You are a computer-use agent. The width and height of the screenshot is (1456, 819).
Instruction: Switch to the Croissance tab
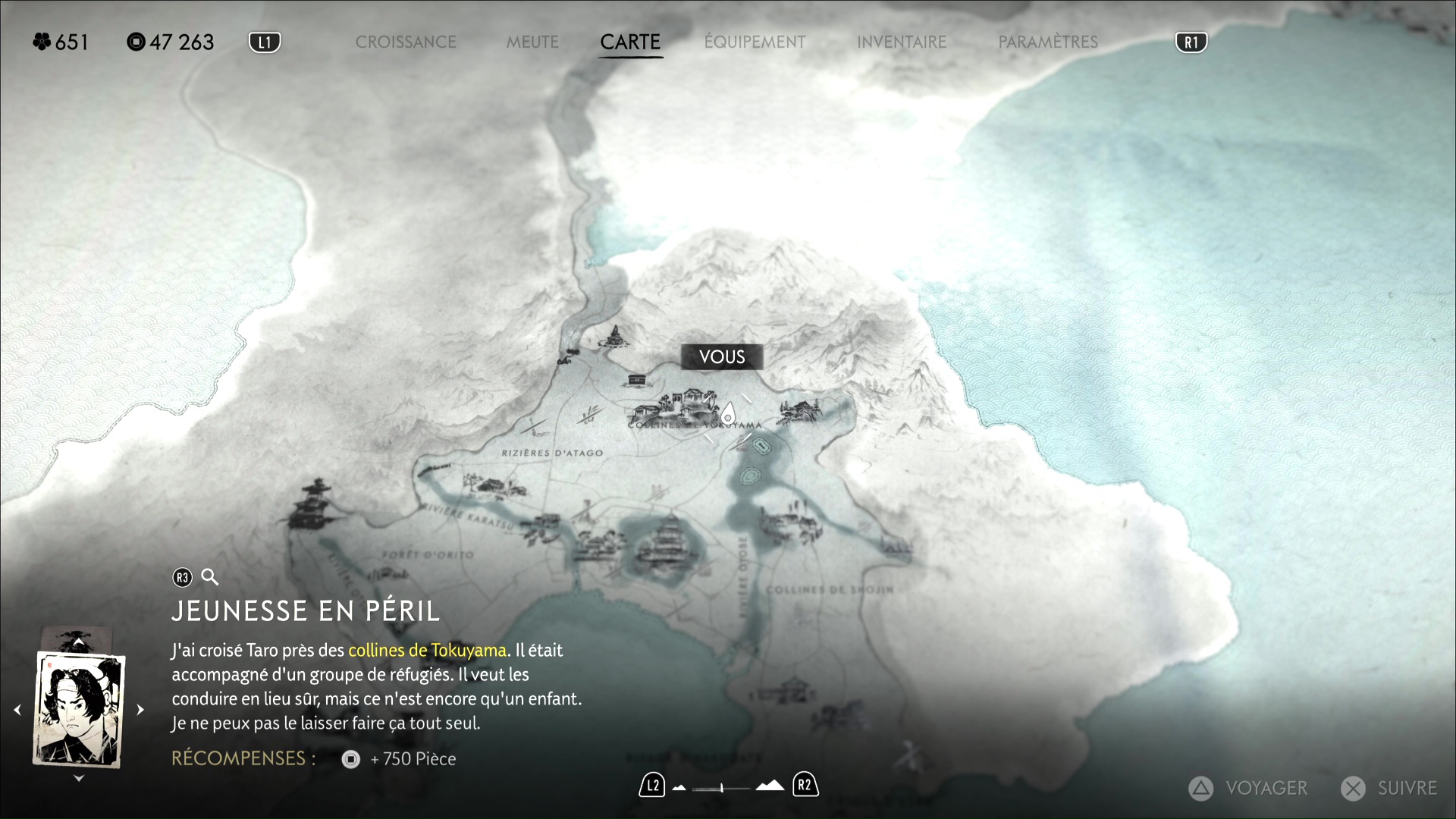pyautogui.click(x=406, y=42)
